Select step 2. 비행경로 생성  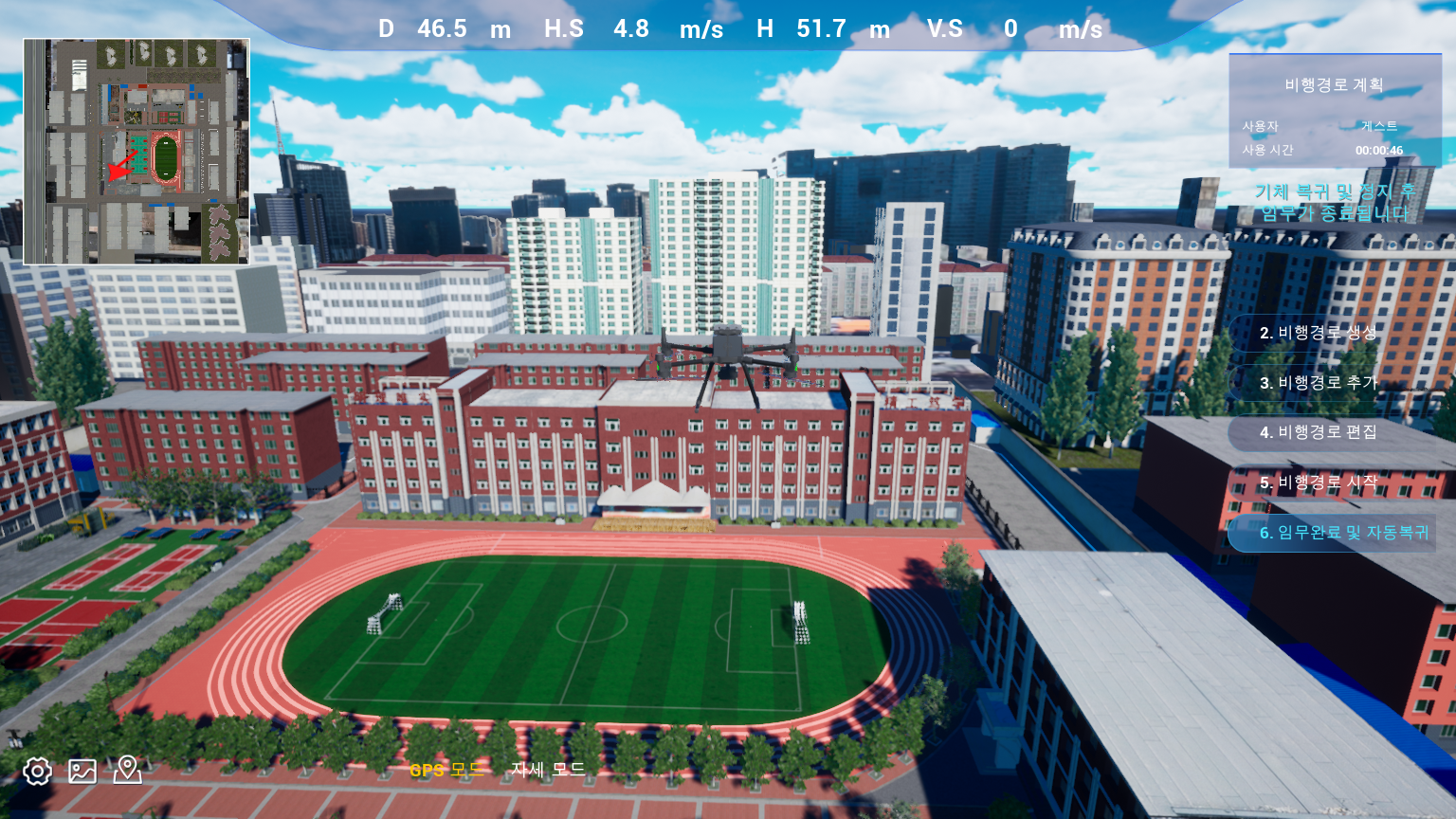click(1318, 333)
